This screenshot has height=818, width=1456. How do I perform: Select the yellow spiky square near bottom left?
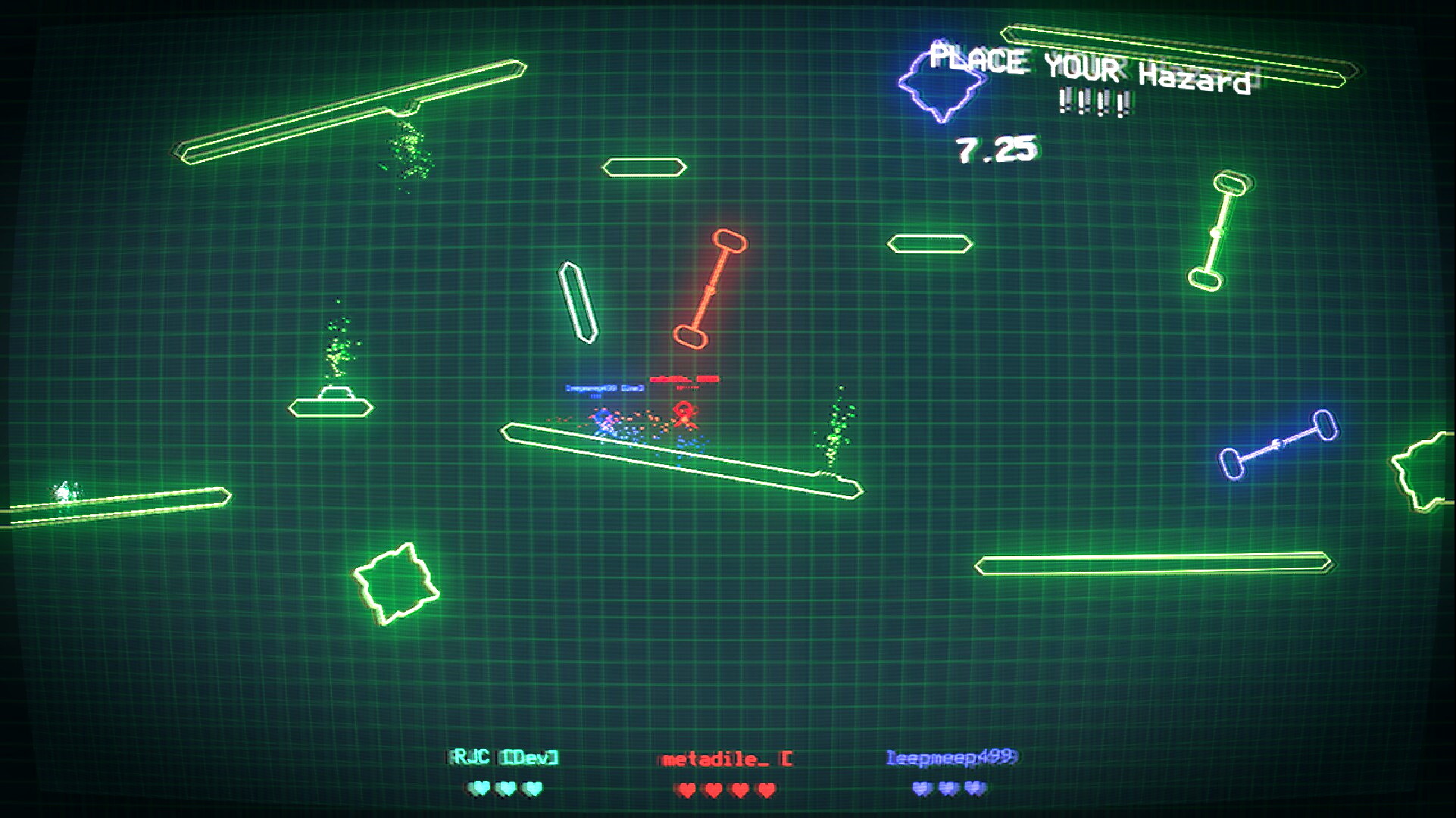click(397, 583)
